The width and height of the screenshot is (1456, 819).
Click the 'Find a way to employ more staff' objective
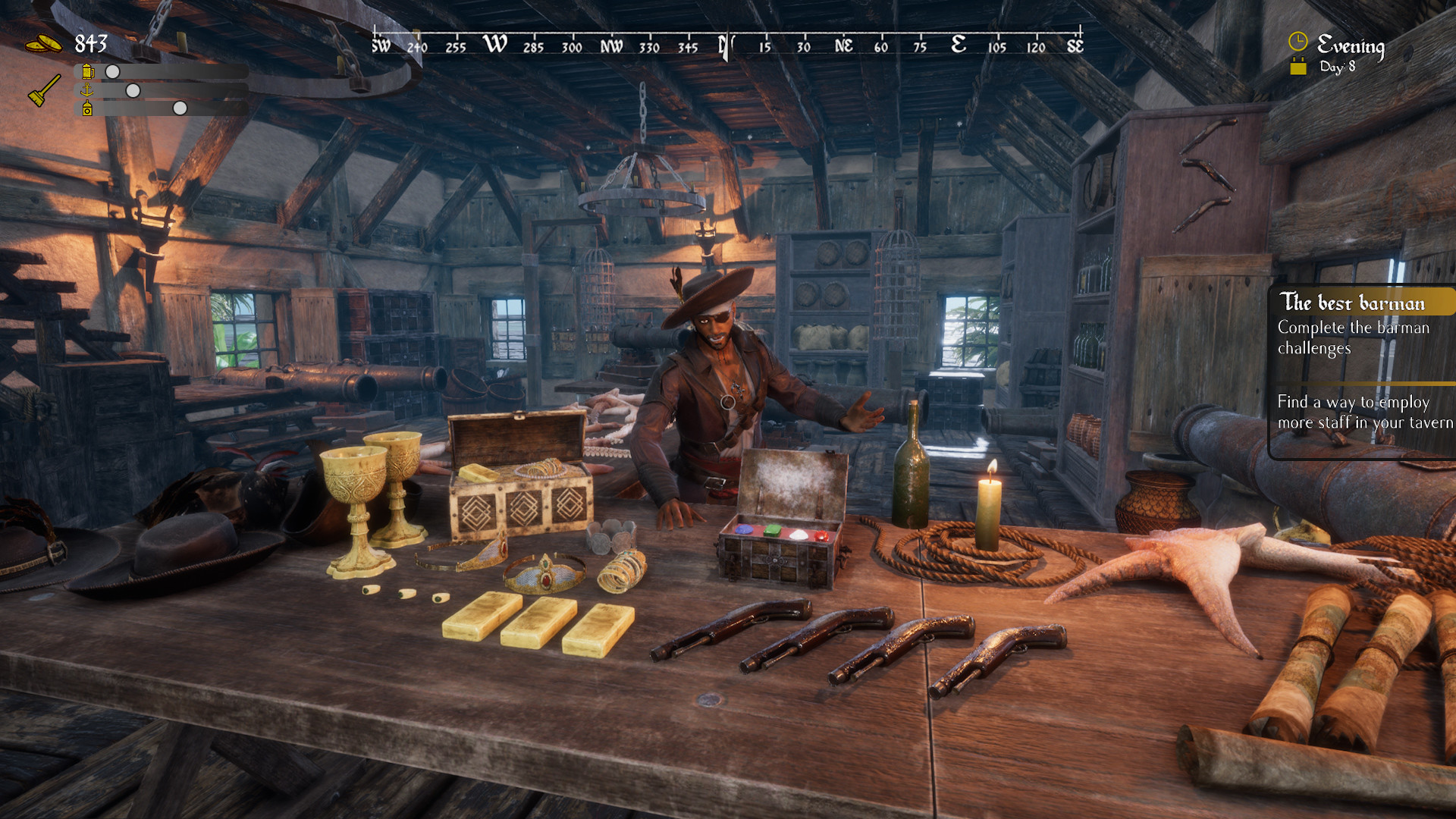1362,413
